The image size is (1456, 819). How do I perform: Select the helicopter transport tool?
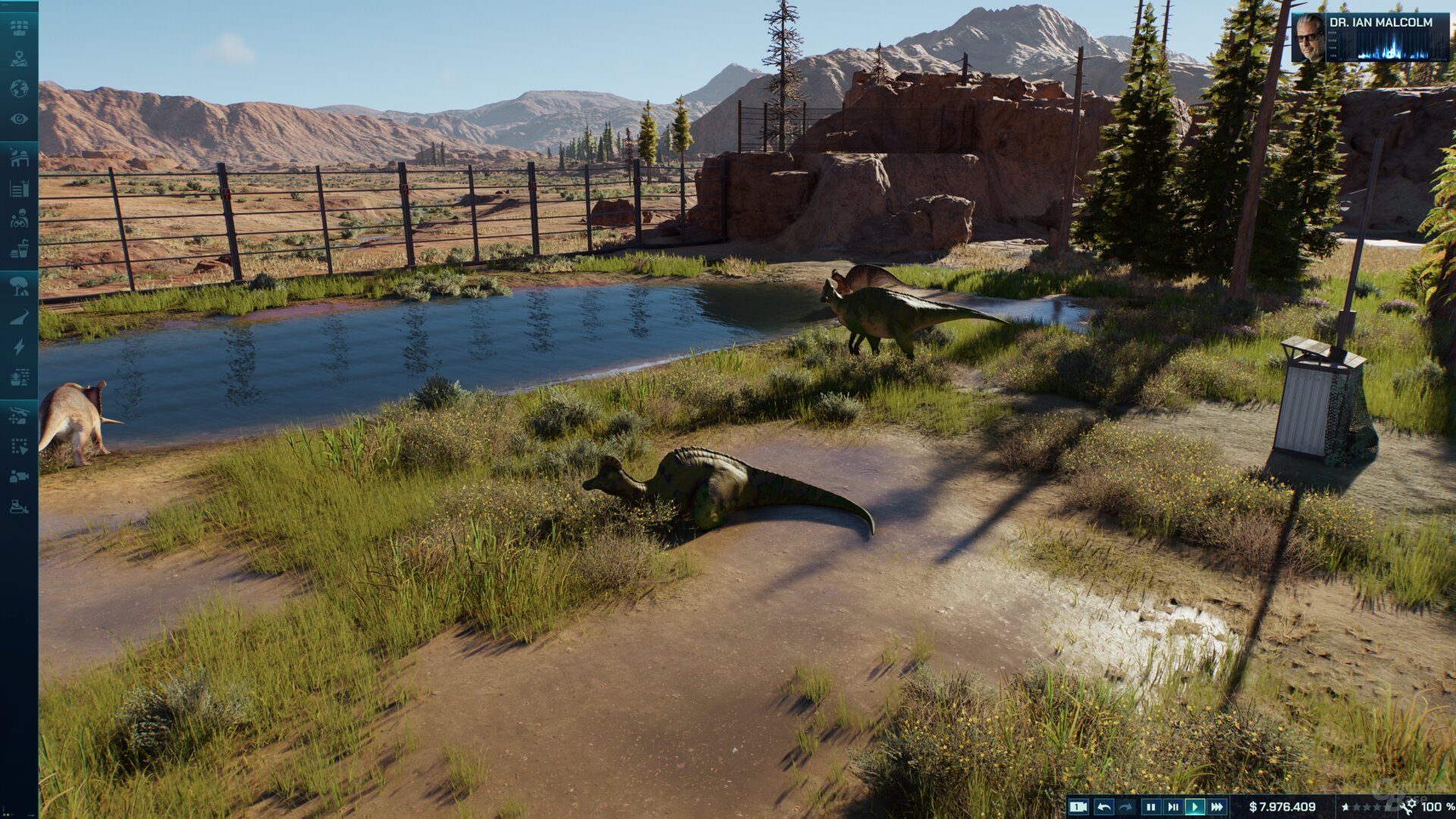coord(19,416)
